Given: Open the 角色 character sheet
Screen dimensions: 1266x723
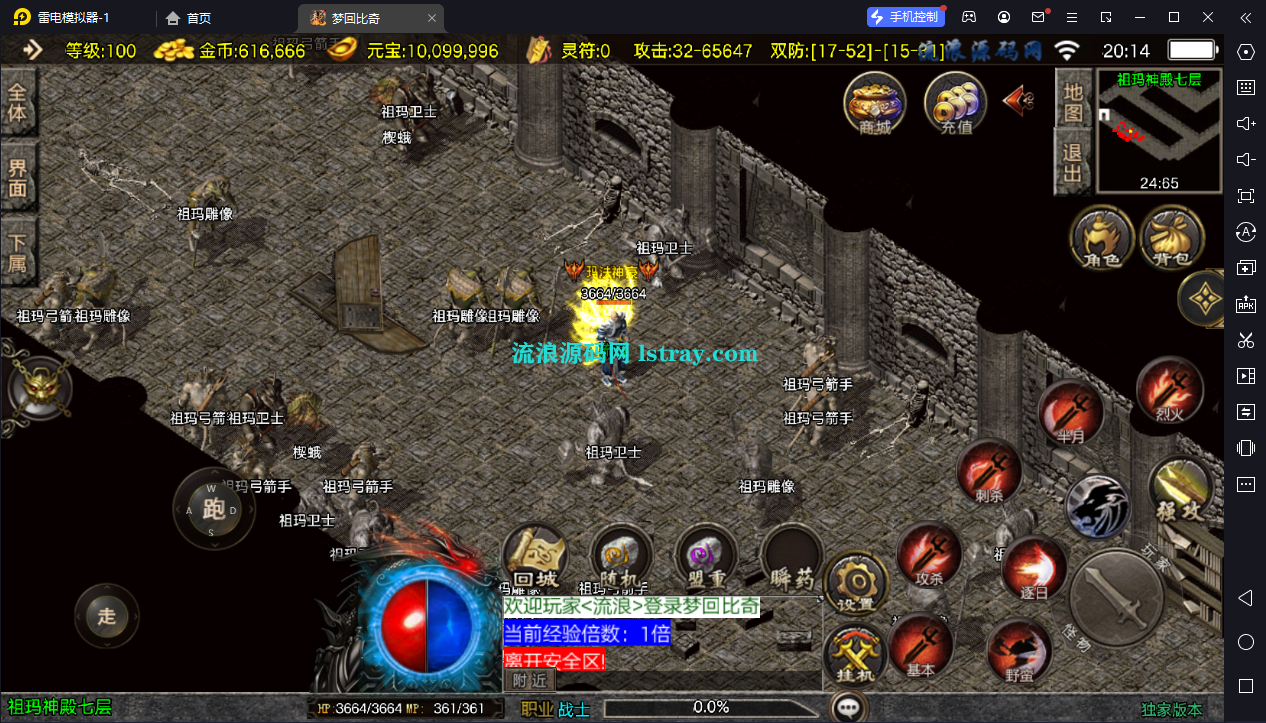Looking at the screenshot, I should 1101,239.
